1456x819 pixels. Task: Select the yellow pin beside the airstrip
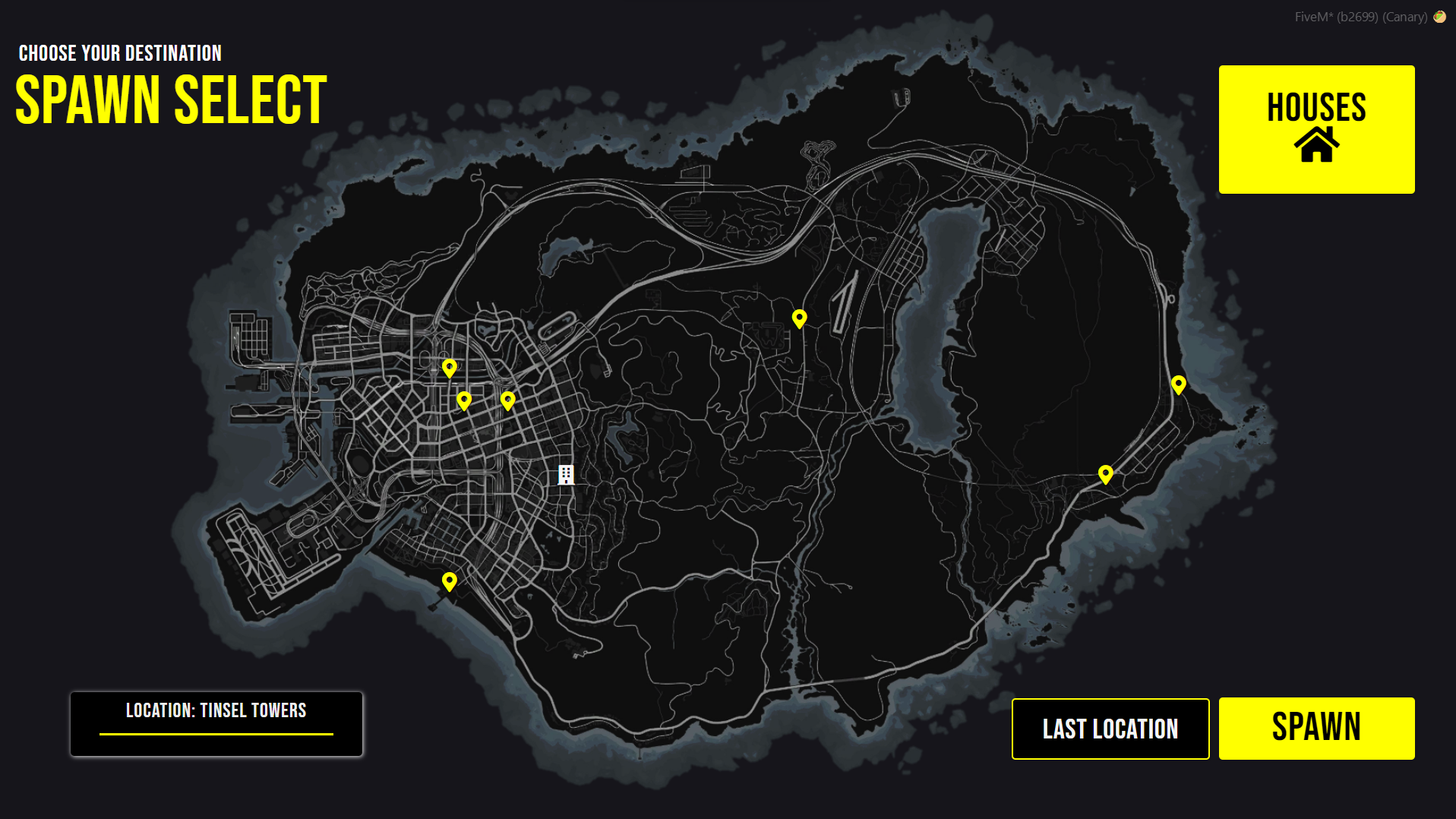click(799, 318)
